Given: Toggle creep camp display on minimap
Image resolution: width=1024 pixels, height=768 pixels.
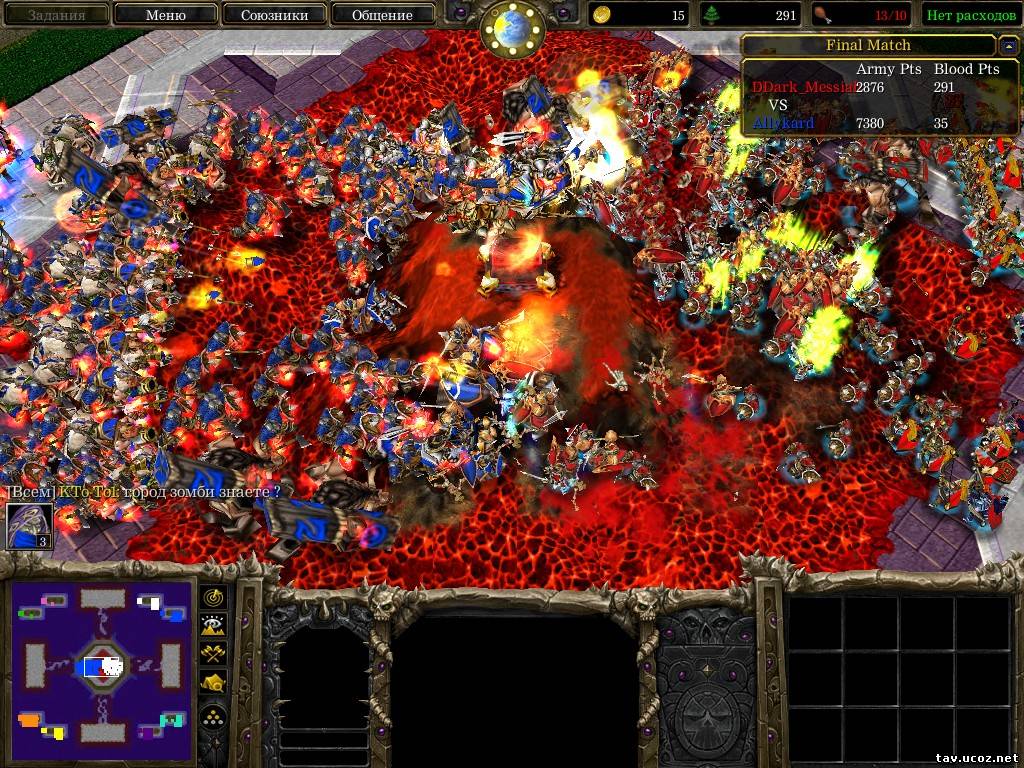Looking at the screenshot, I should [x=213, y=682].
